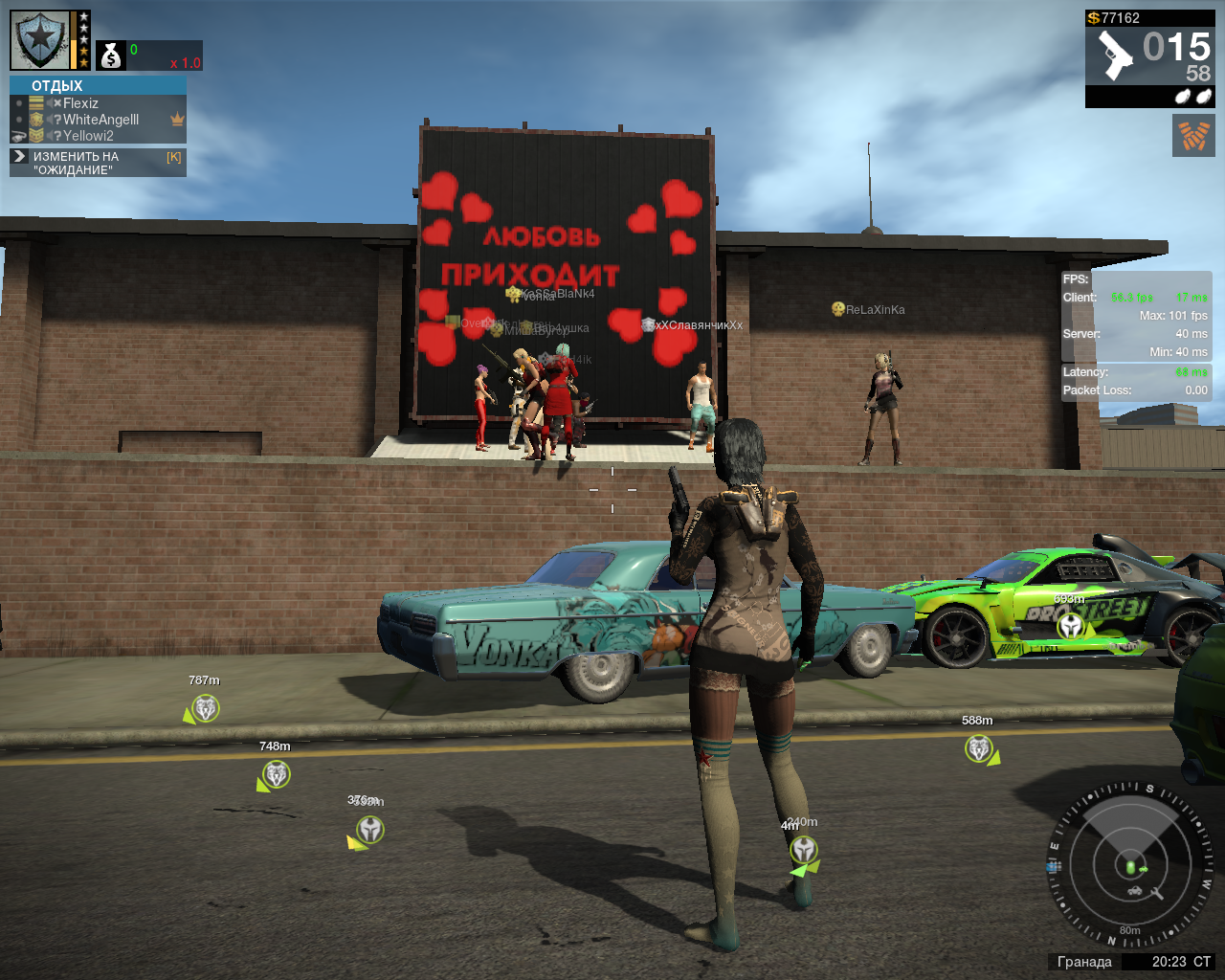This screenshot has height=980, width=1225.
Task: Select the helmet marker labeled 693m
Action: pos(1071,626)
